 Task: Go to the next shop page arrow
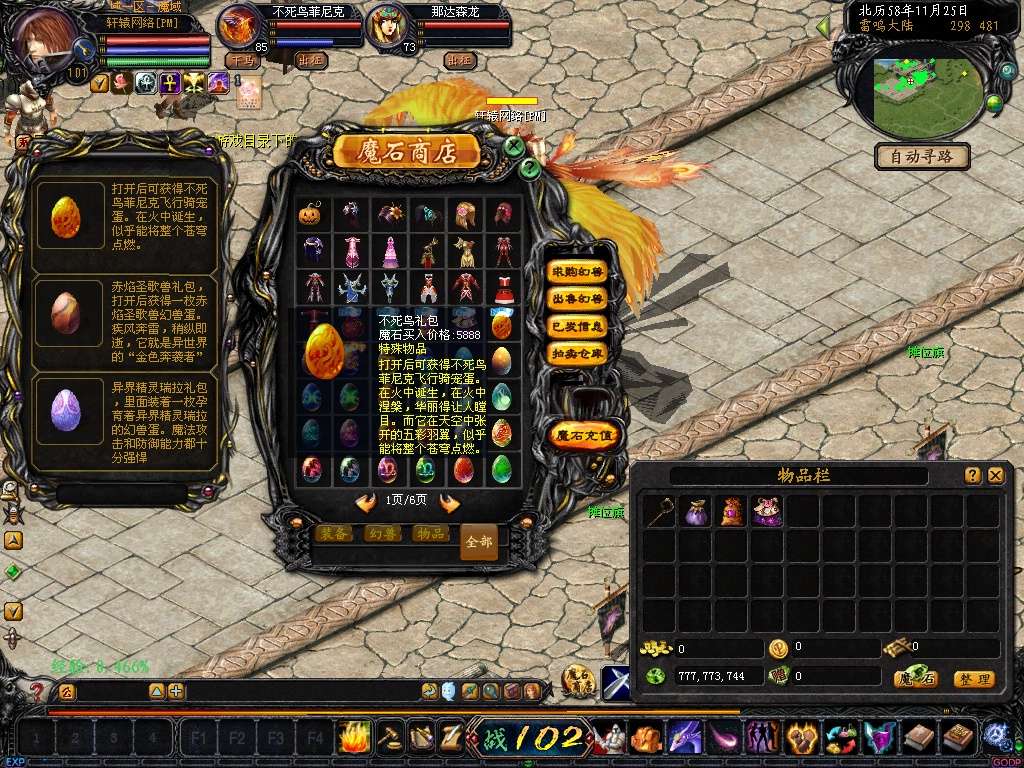coord(450,503)
